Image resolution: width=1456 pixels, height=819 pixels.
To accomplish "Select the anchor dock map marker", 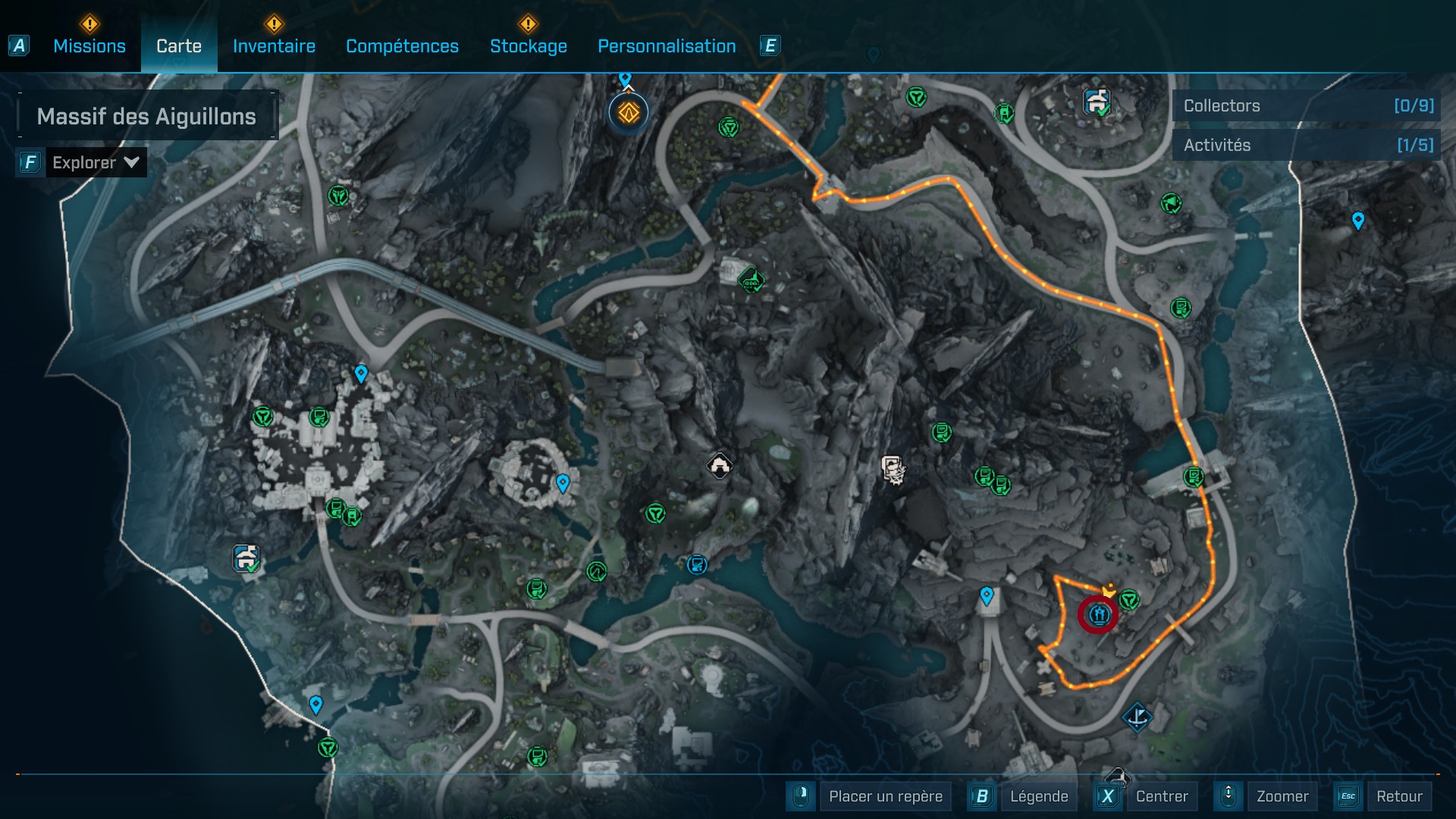I will (x=1137, y=716).
